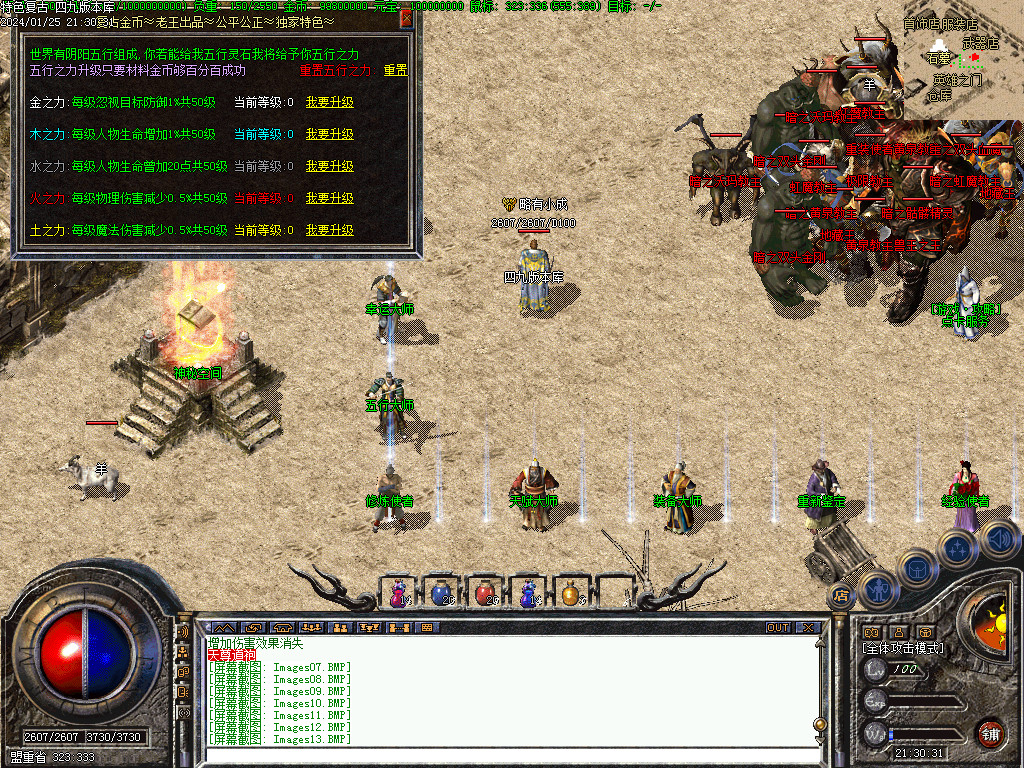Upgrade 火之力 via its 我要升级 link
The height and width of the screenshot is (768, 1024).
point(330,198)
